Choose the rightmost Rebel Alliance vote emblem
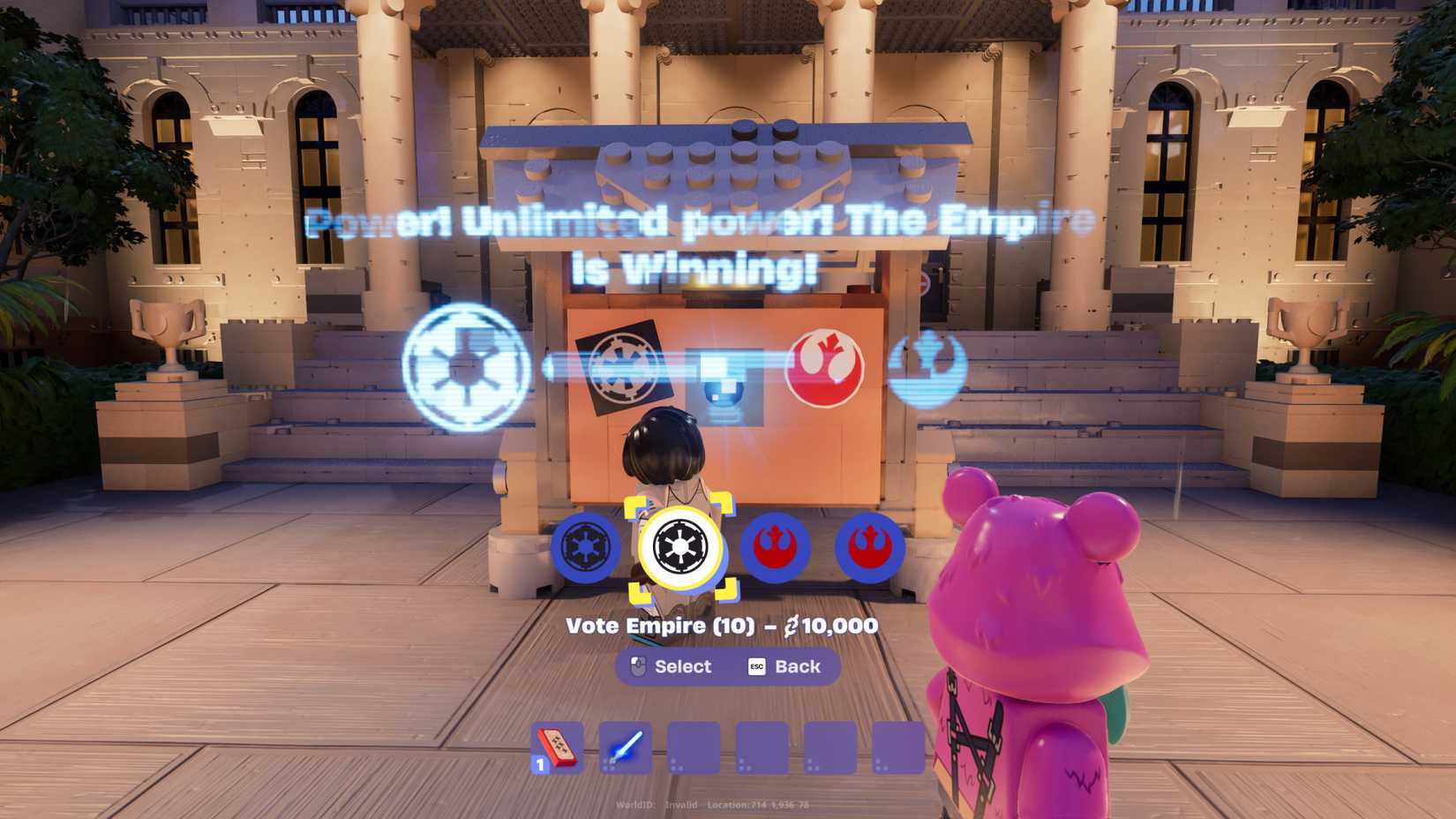Viewport: 1456px width, 819px height. coord(869,547)
